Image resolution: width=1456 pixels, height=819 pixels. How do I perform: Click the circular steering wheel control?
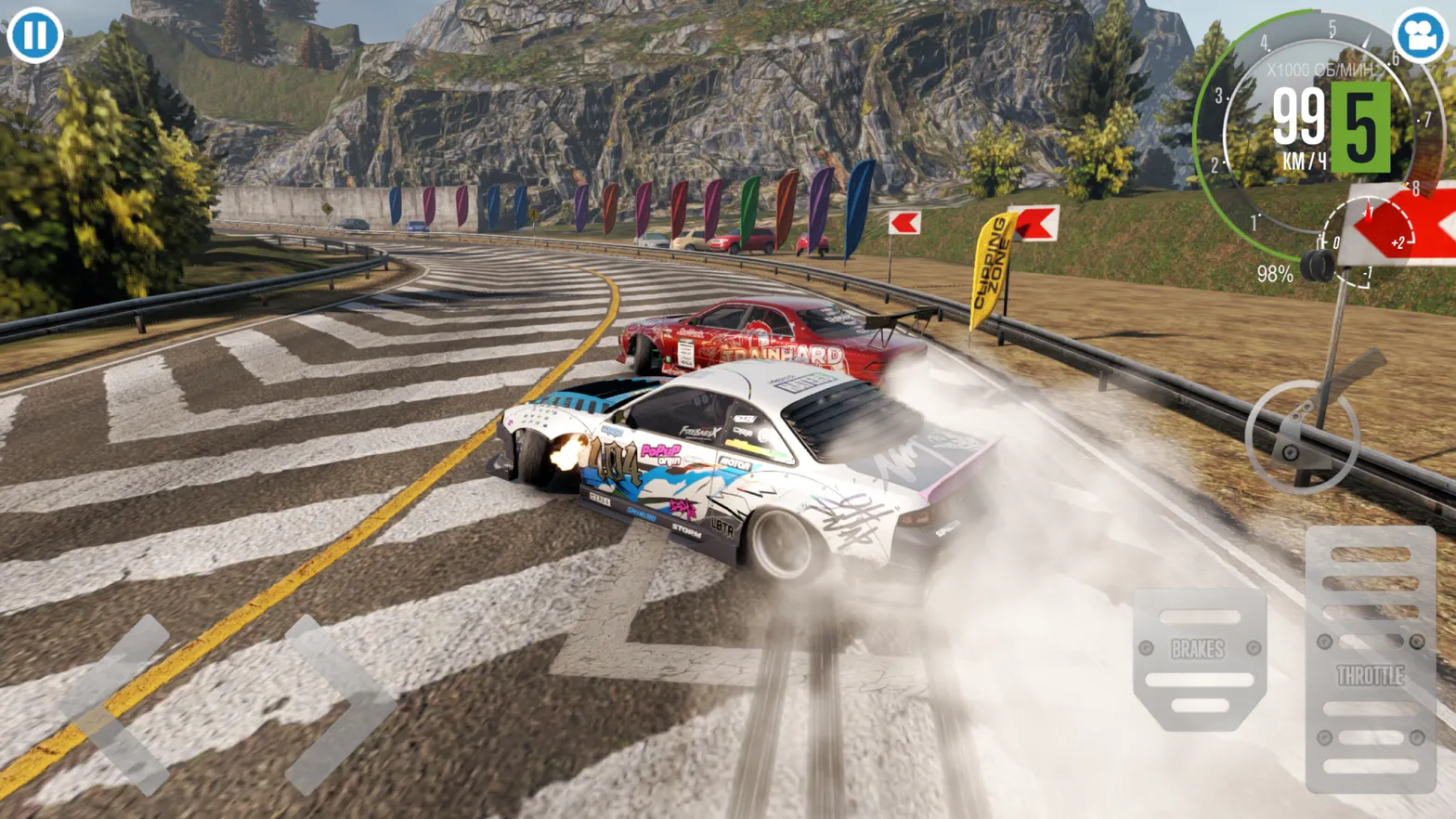point(1305,436)
